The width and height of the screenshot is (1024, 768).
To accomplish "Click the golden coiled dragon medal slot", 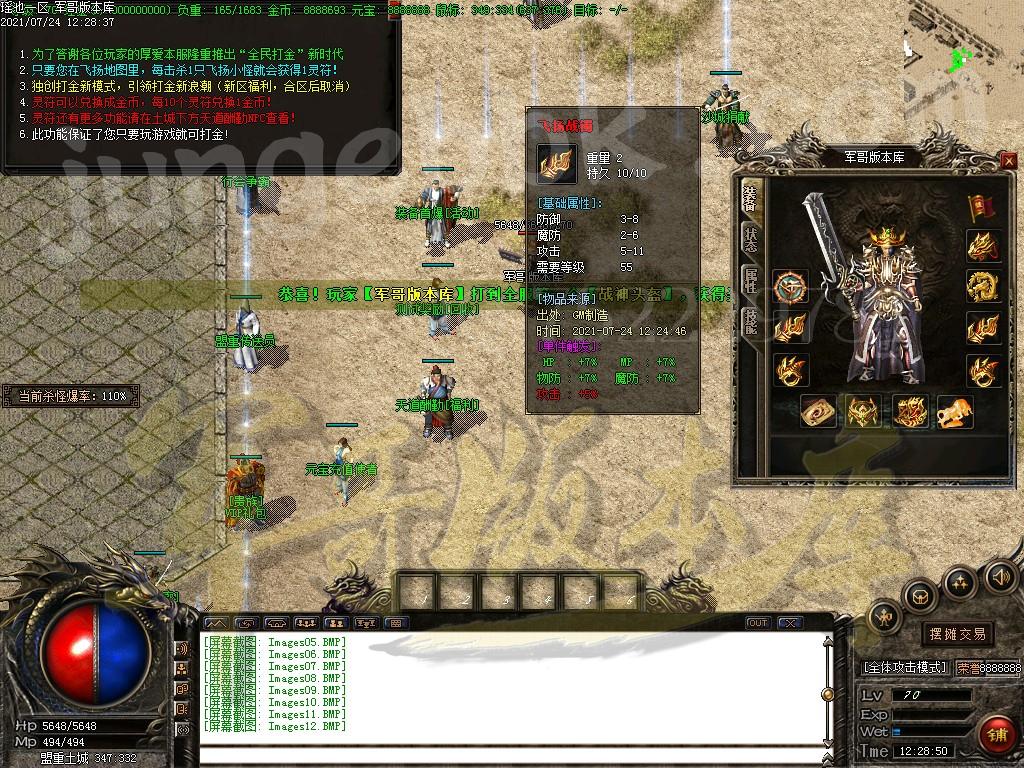I will (x=983, y=286).
